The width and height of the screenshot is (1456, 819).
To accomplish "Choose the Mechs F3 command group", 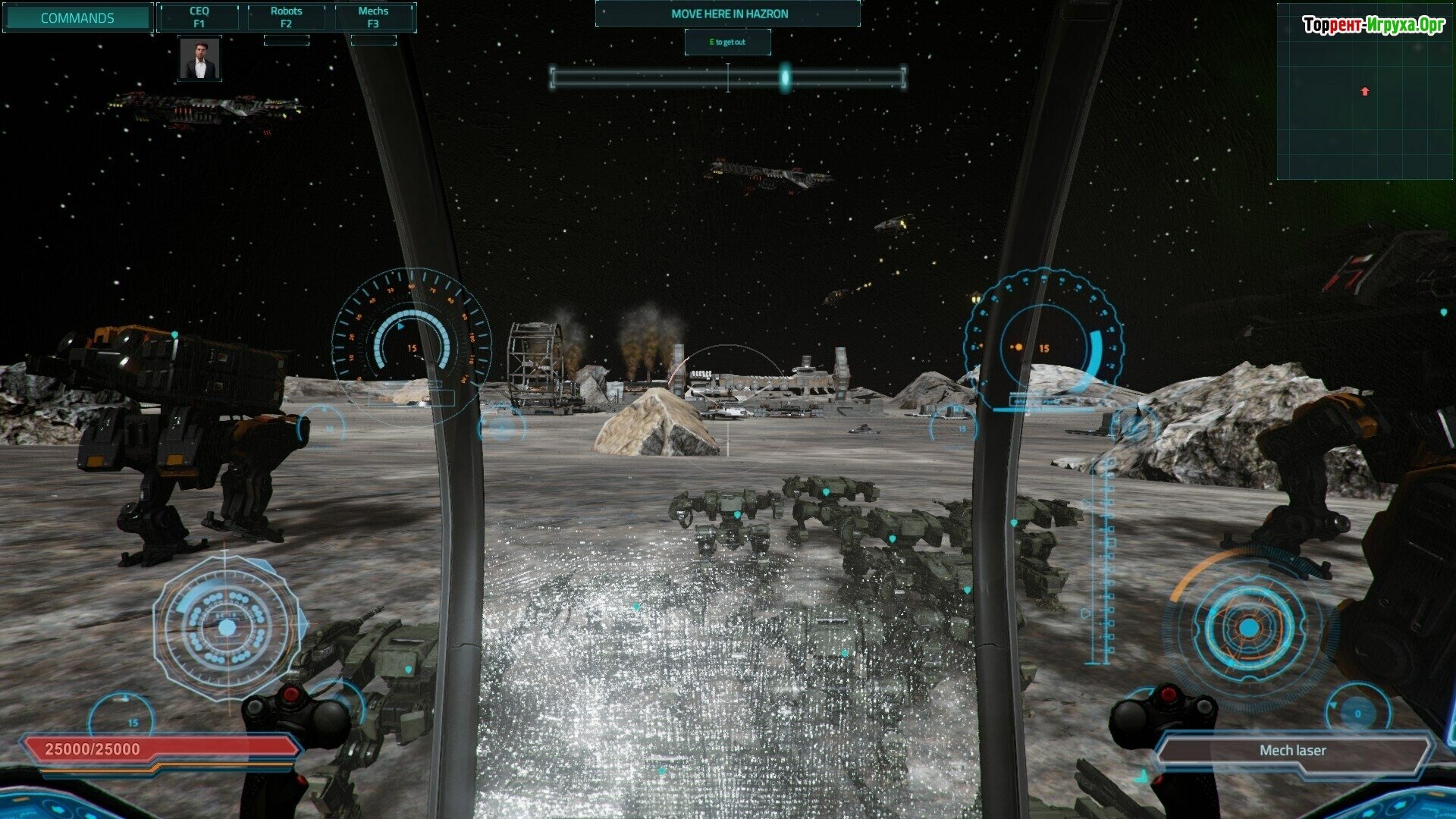I will [373, 17].
